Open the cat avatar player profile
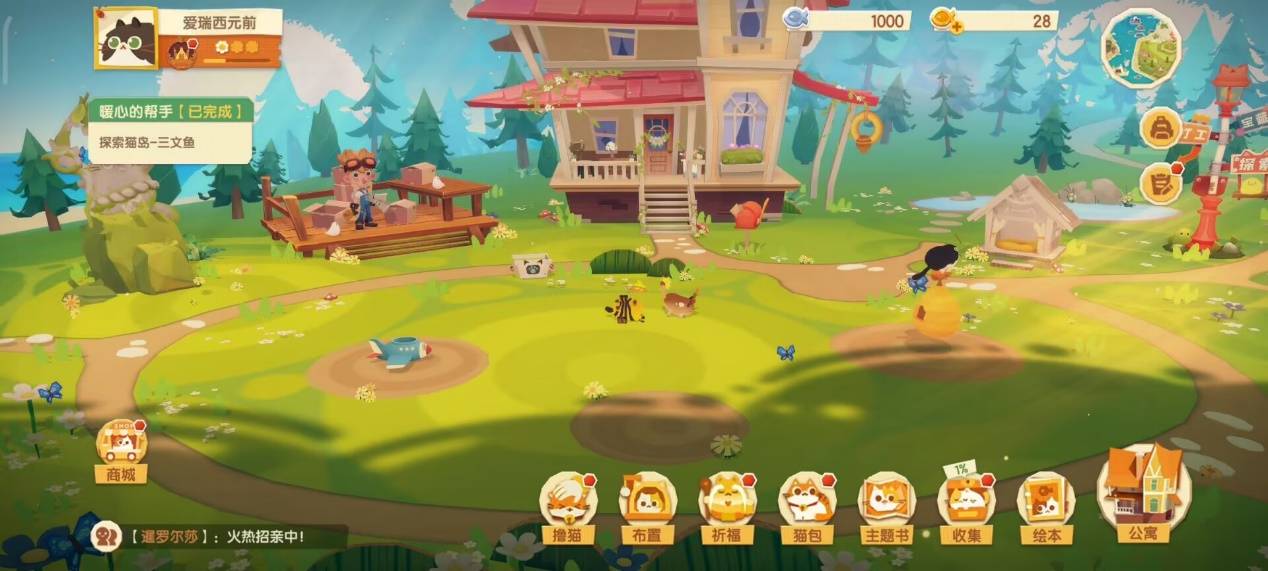 coord(127,39)
